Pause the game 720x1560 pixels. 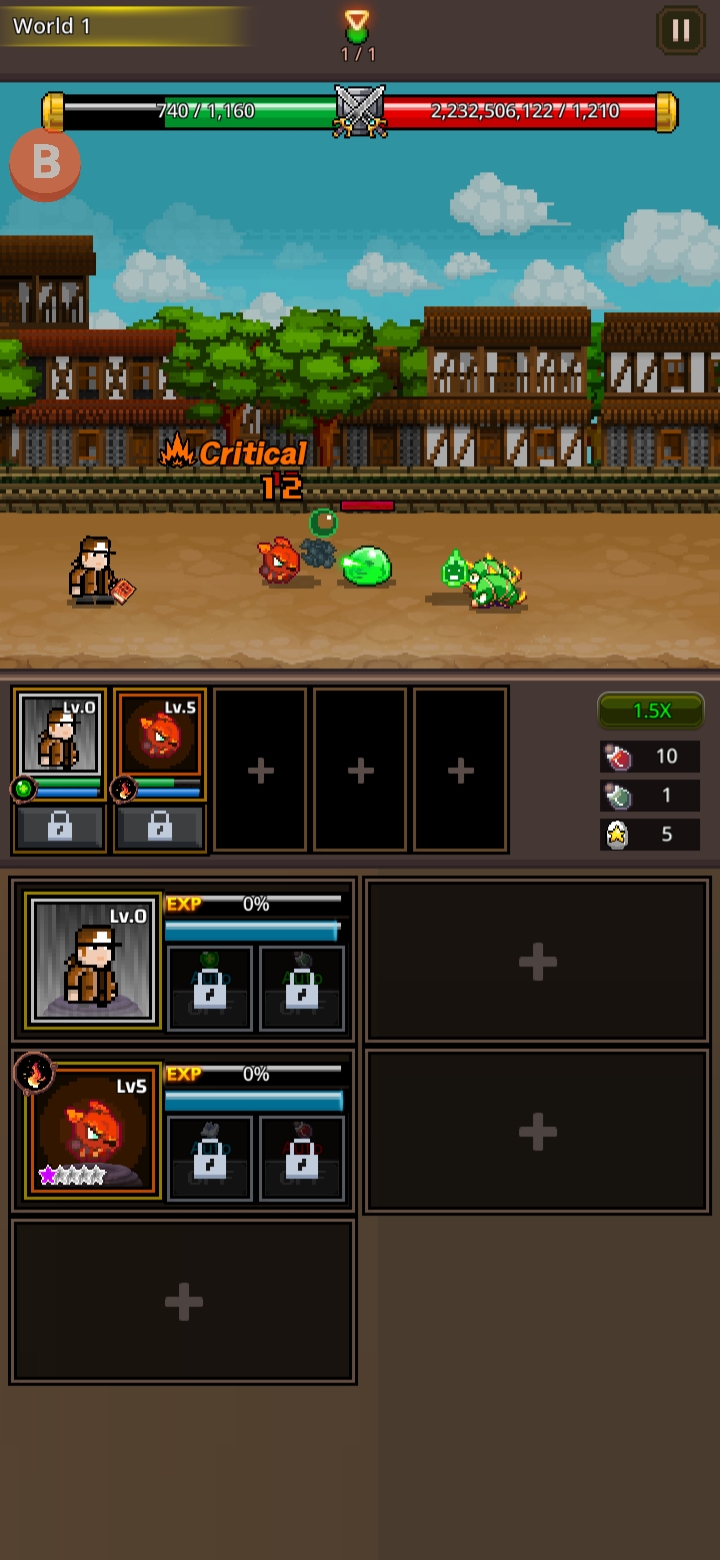point(680,30)
